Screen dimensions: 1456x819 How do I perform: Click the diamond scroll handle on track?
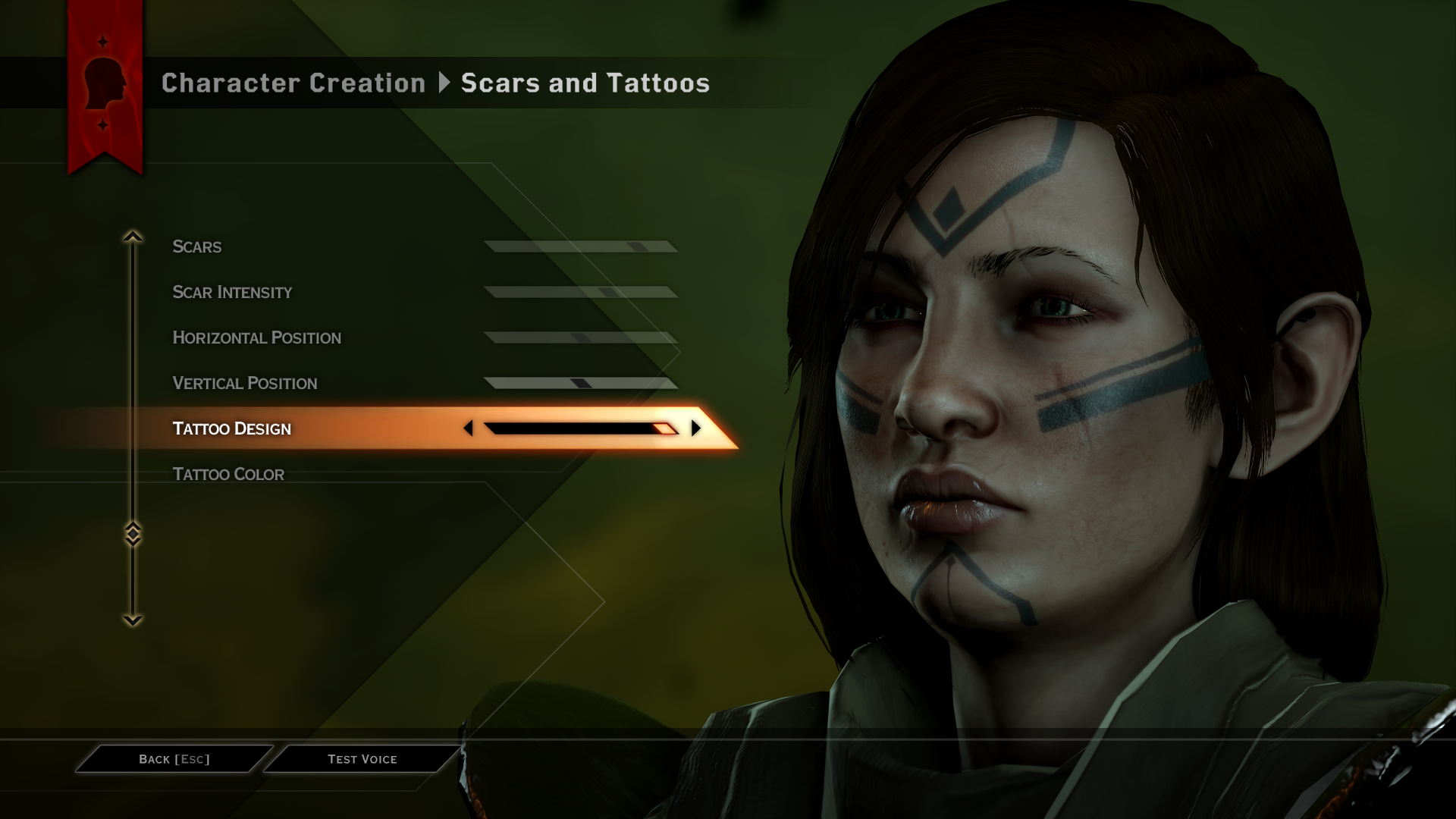coord(133,534)
